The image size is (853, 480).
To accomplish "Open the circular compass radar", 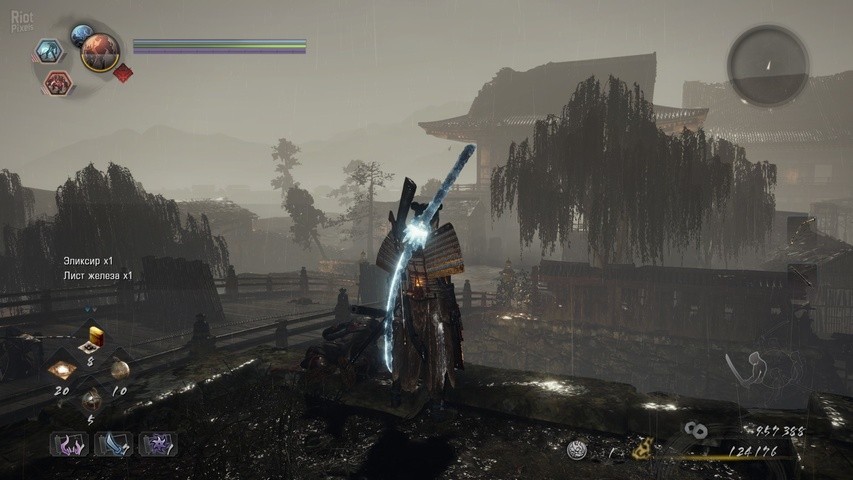I will [767, 65].
